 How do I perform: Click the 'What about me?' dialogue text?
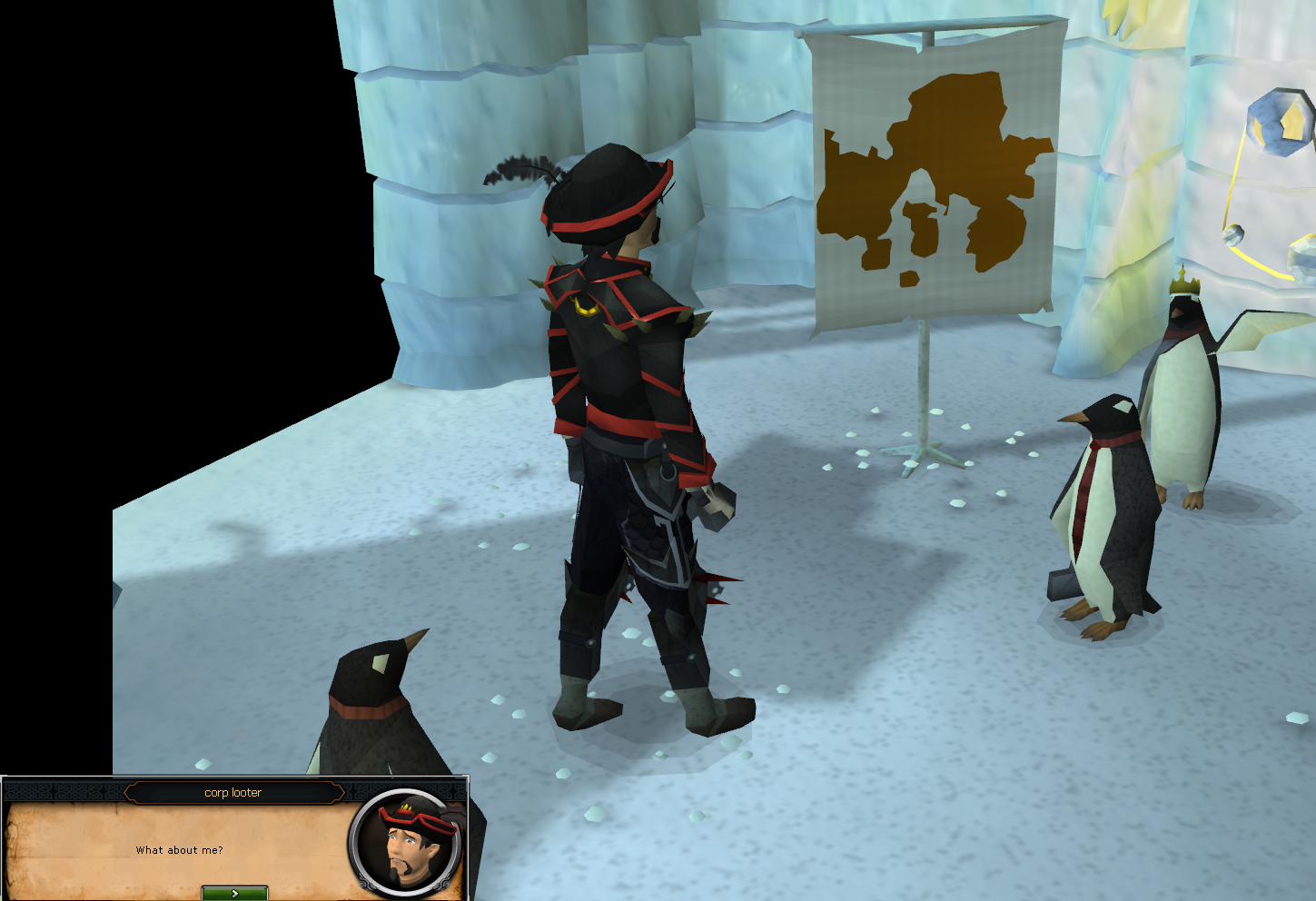click(178, 850)
